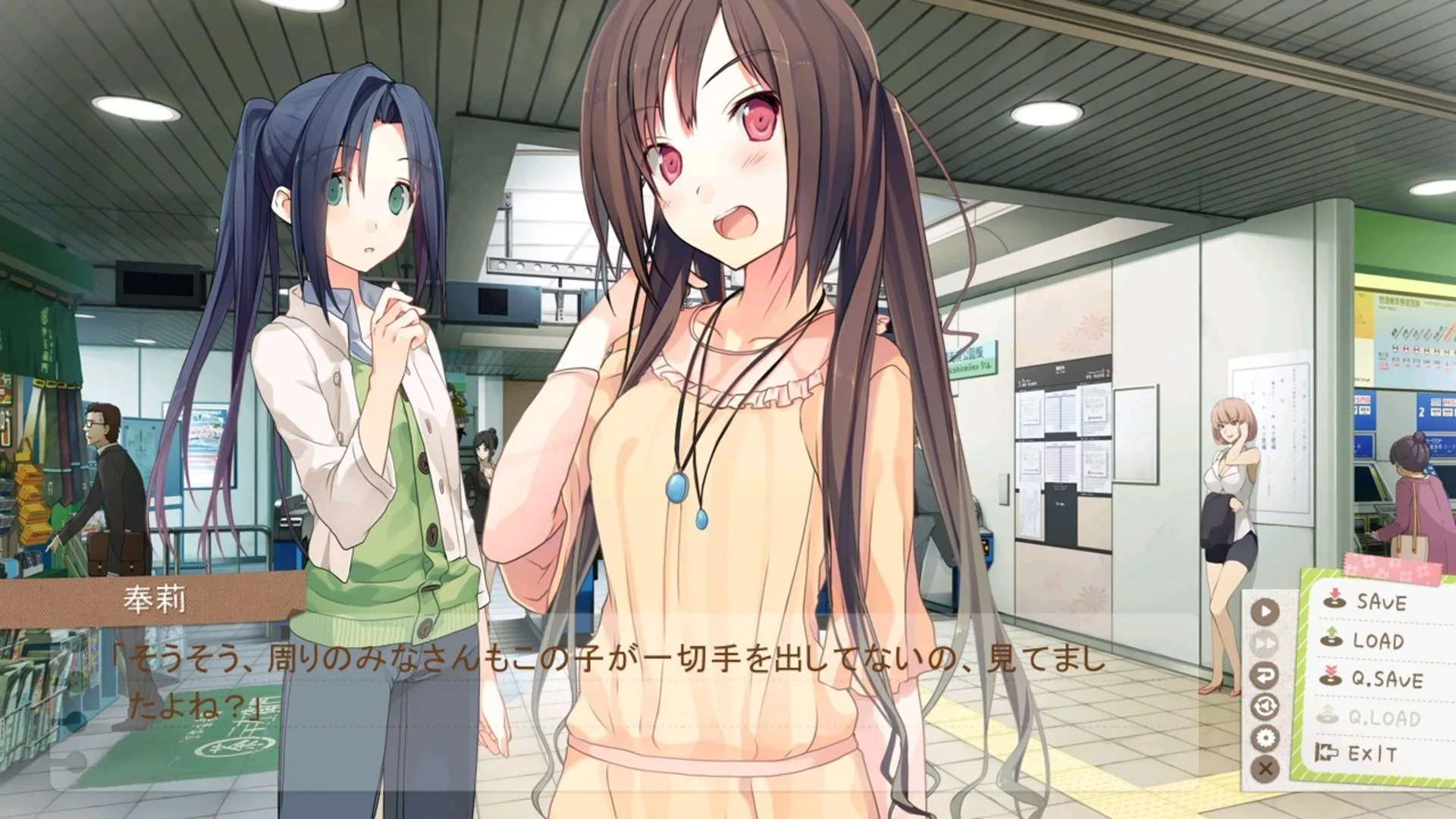Select LOAD from the notepad menu
The width and height of the screenshot is (1456, 819).
[x=1379, y=639]
